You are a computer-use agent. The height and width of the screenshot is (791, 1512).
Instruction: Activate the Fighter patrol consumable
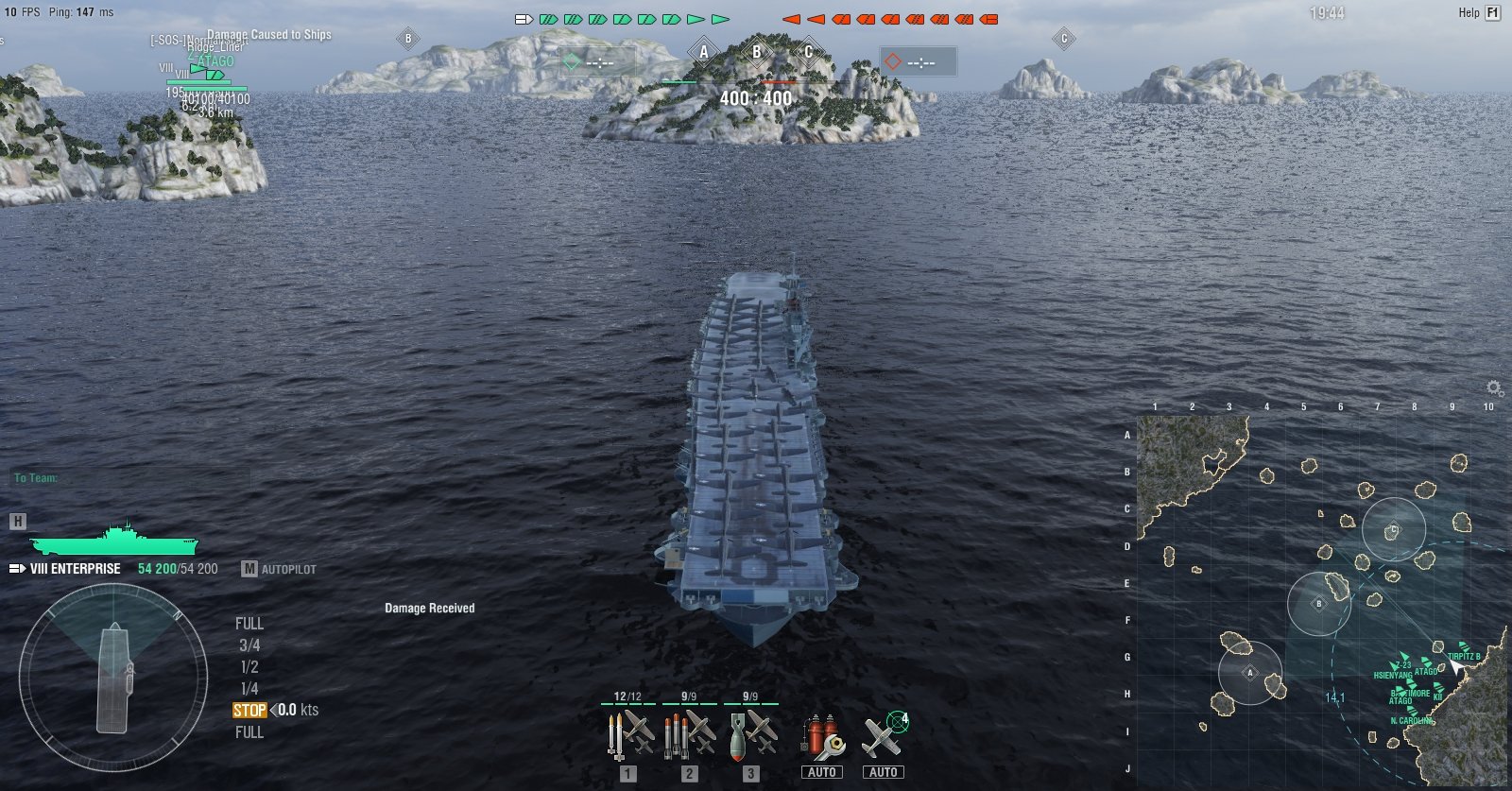884,737
